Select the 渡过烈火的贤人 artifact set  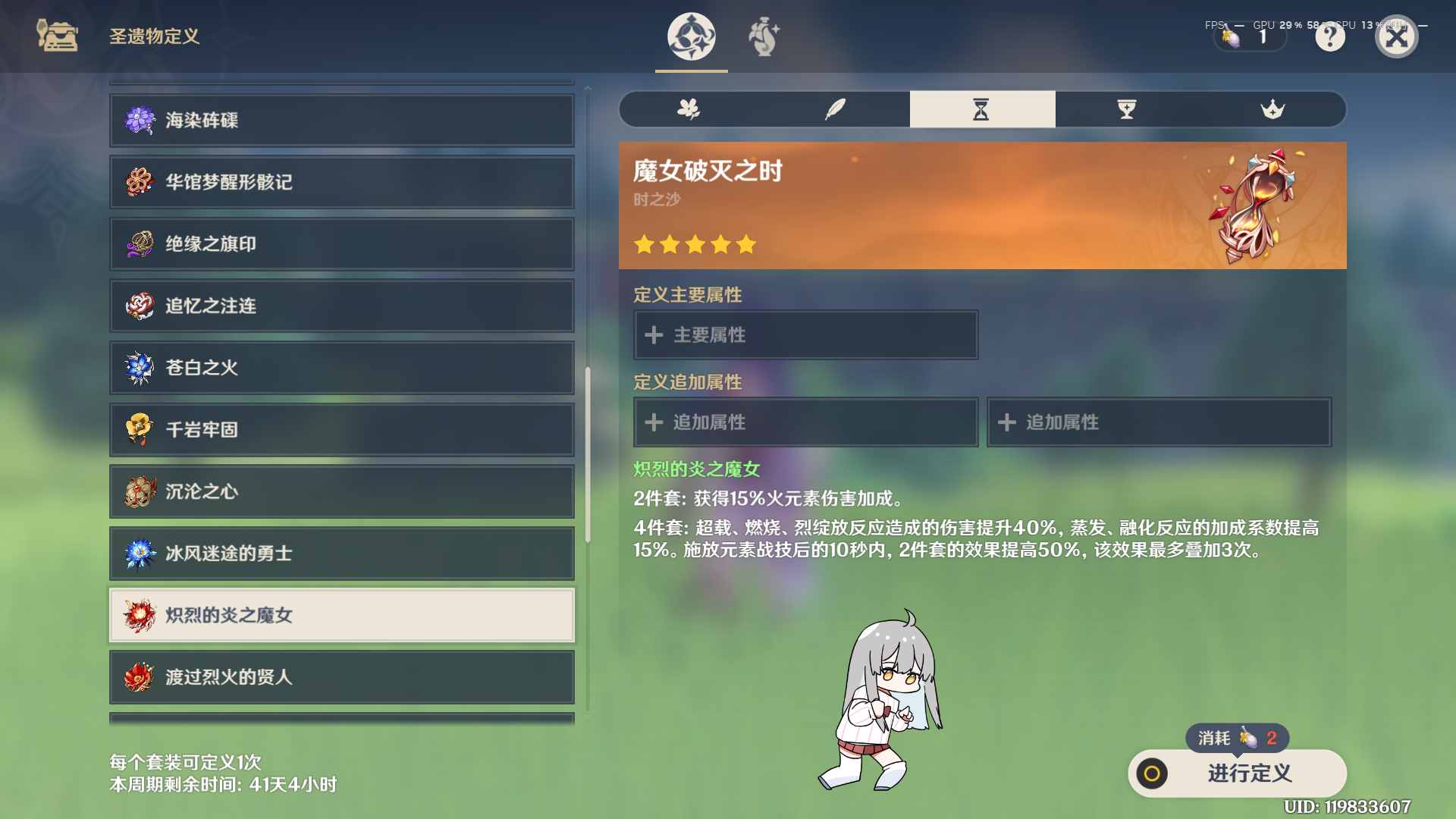[341, 678]
